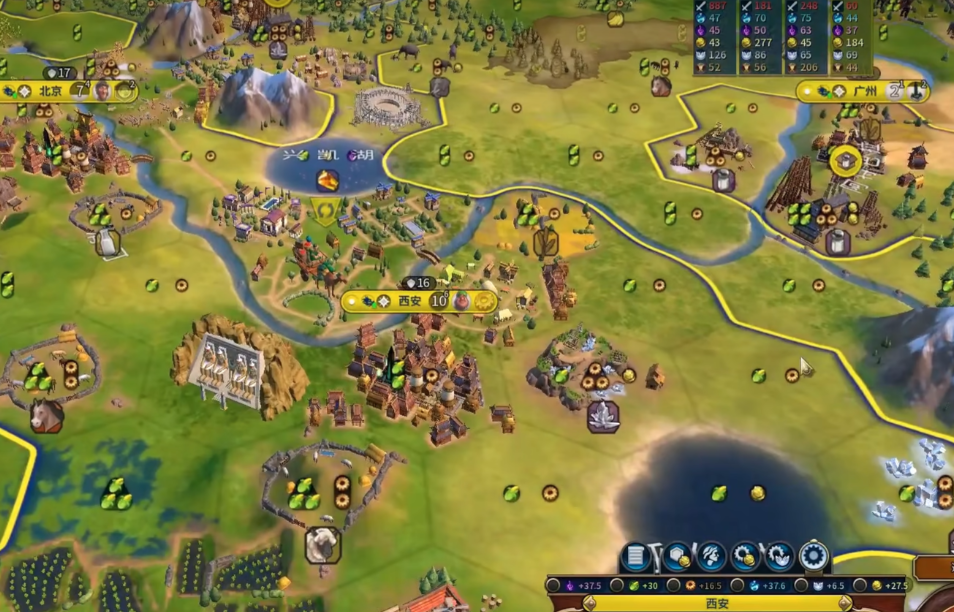
Task: Toggle food yield focus circle
Action: 619,585
